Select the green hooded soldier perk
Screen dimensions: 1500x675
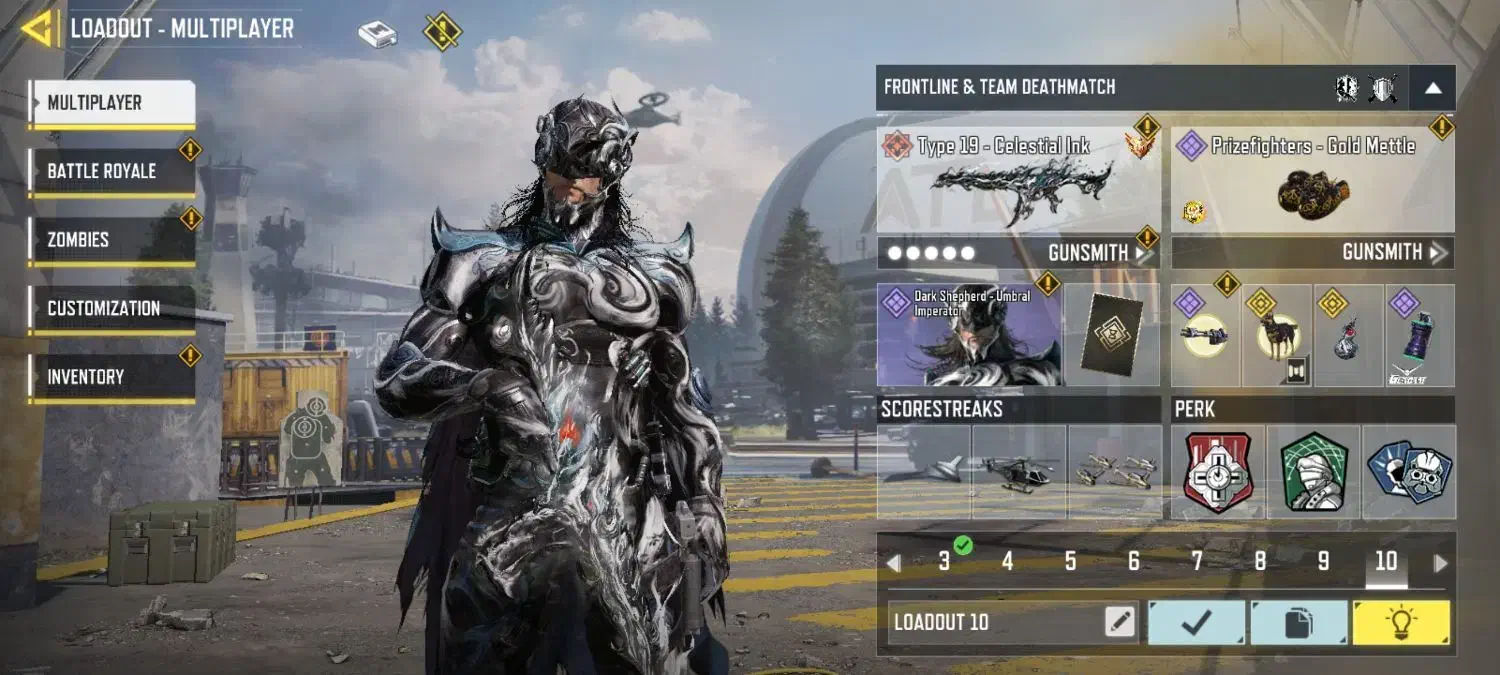(1314, 472)
